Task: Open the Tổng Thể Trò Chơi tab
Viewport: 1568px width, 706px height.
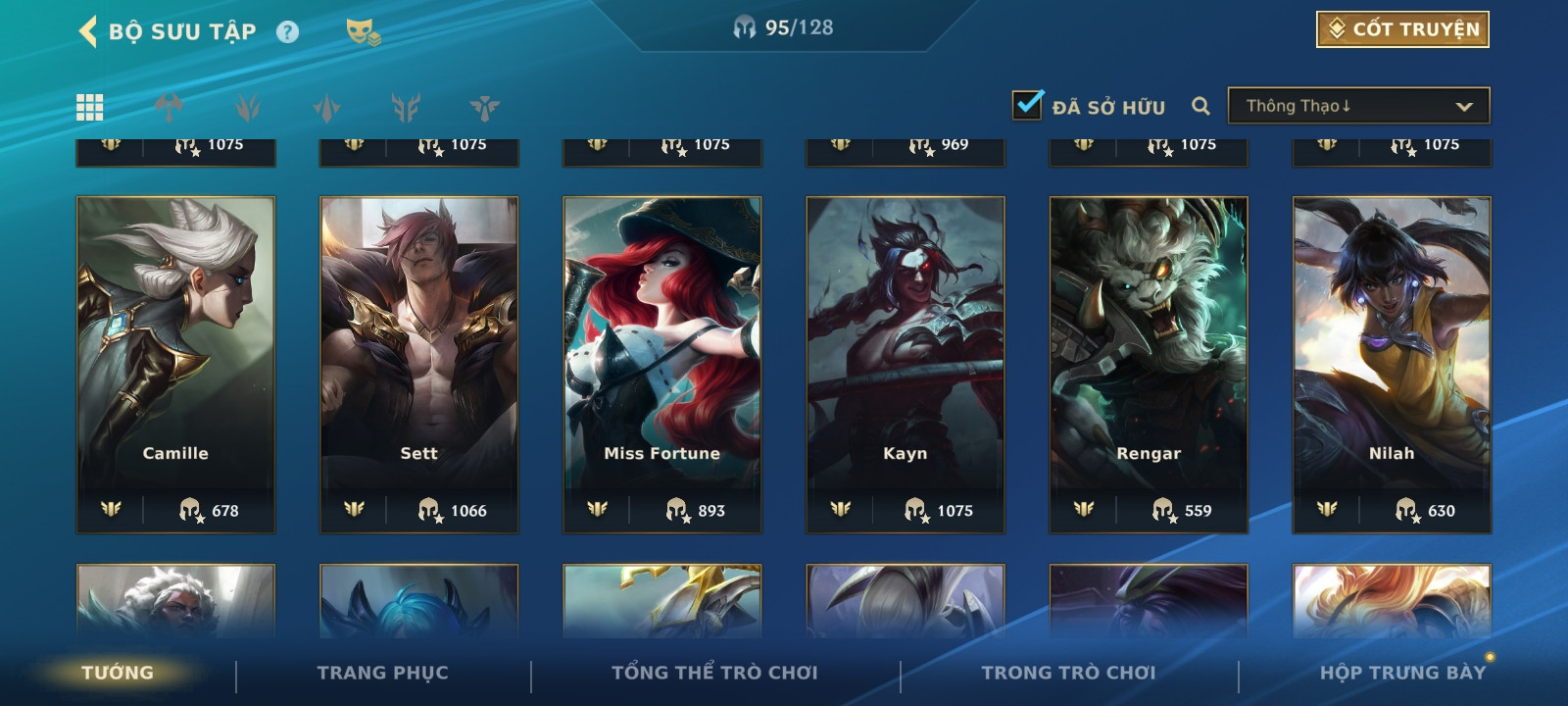Action: click(714, 673)
